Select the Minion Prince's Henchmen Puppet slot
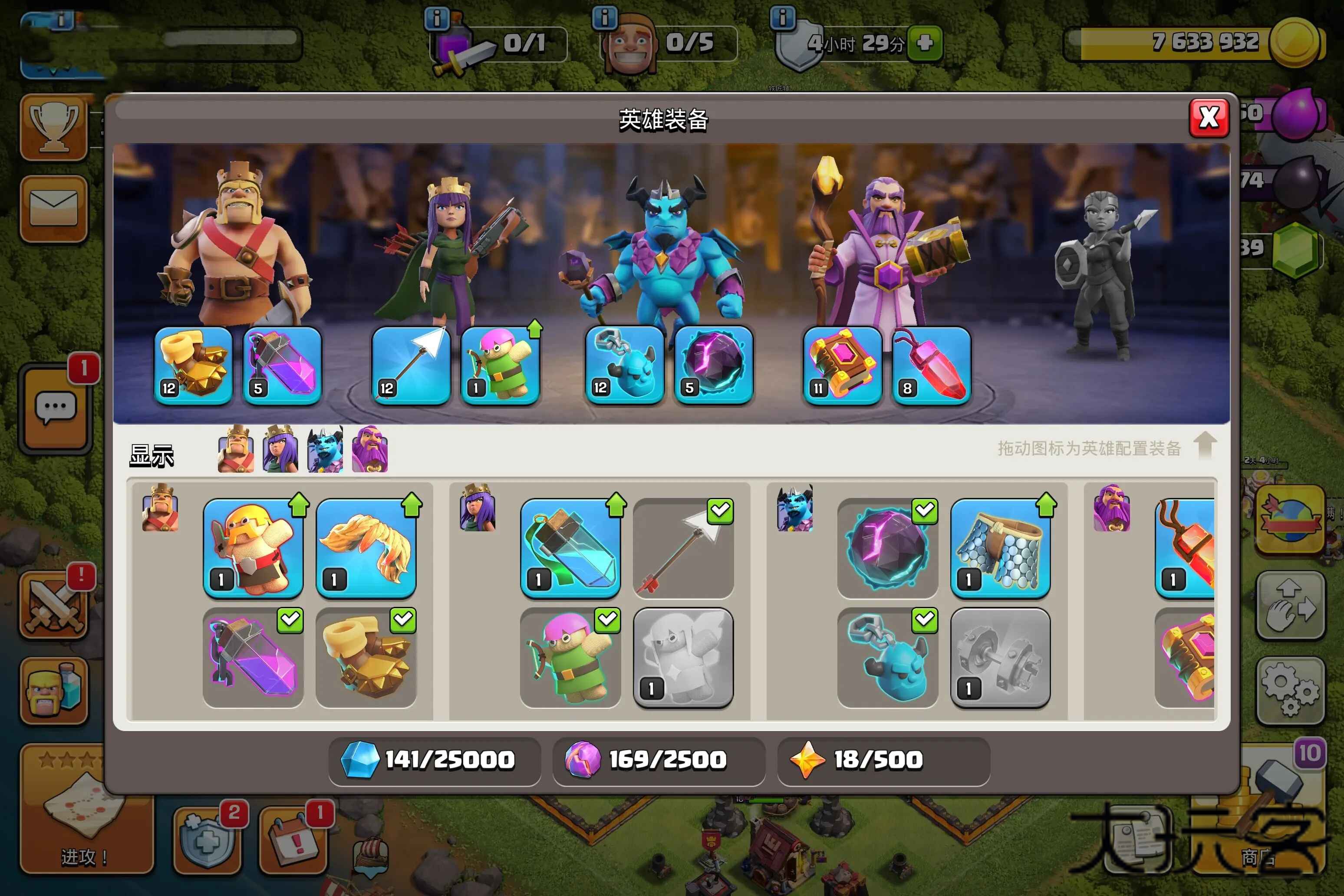The width and height of the screenshot is (1344, 896). tap(624, 366)
